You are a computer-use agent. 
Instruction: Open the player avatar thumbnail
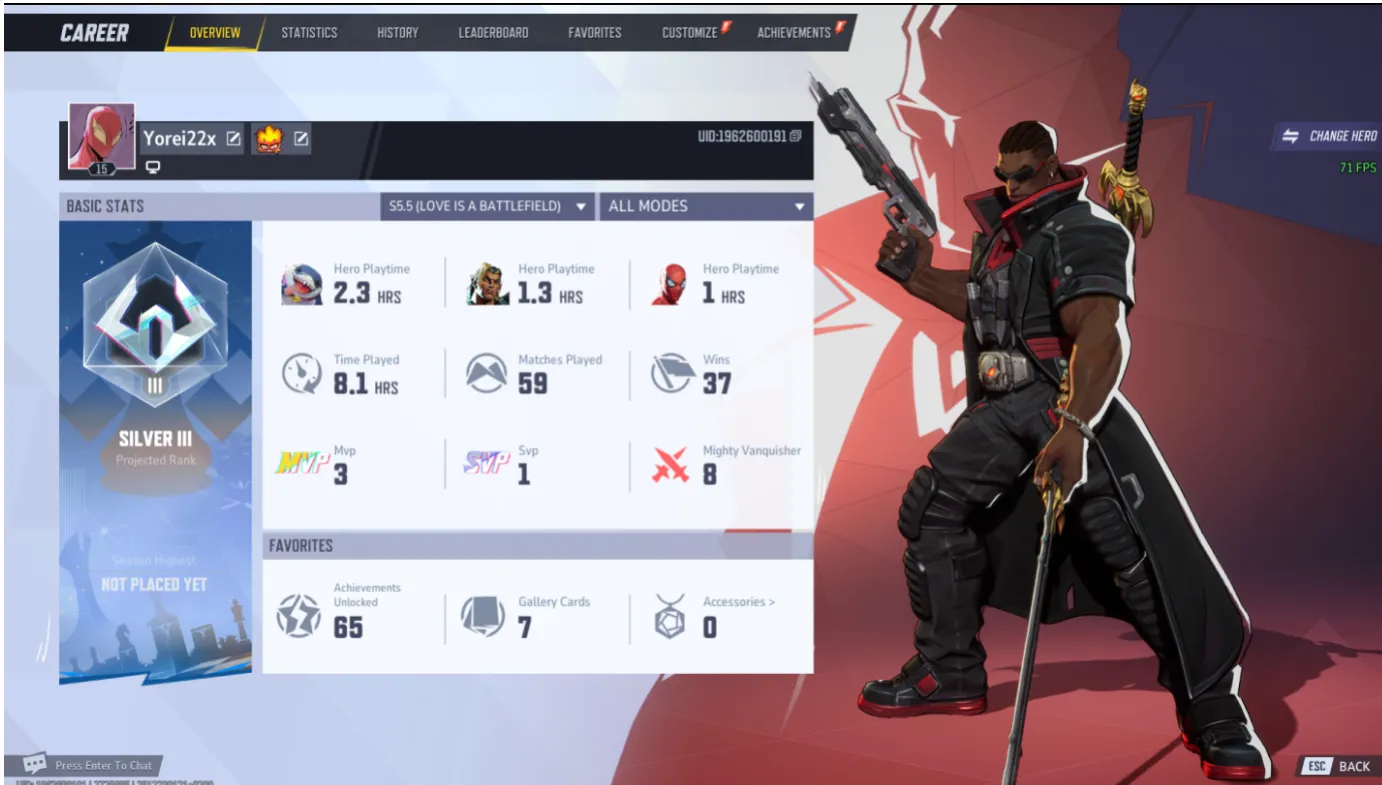[x=100, y=136]
